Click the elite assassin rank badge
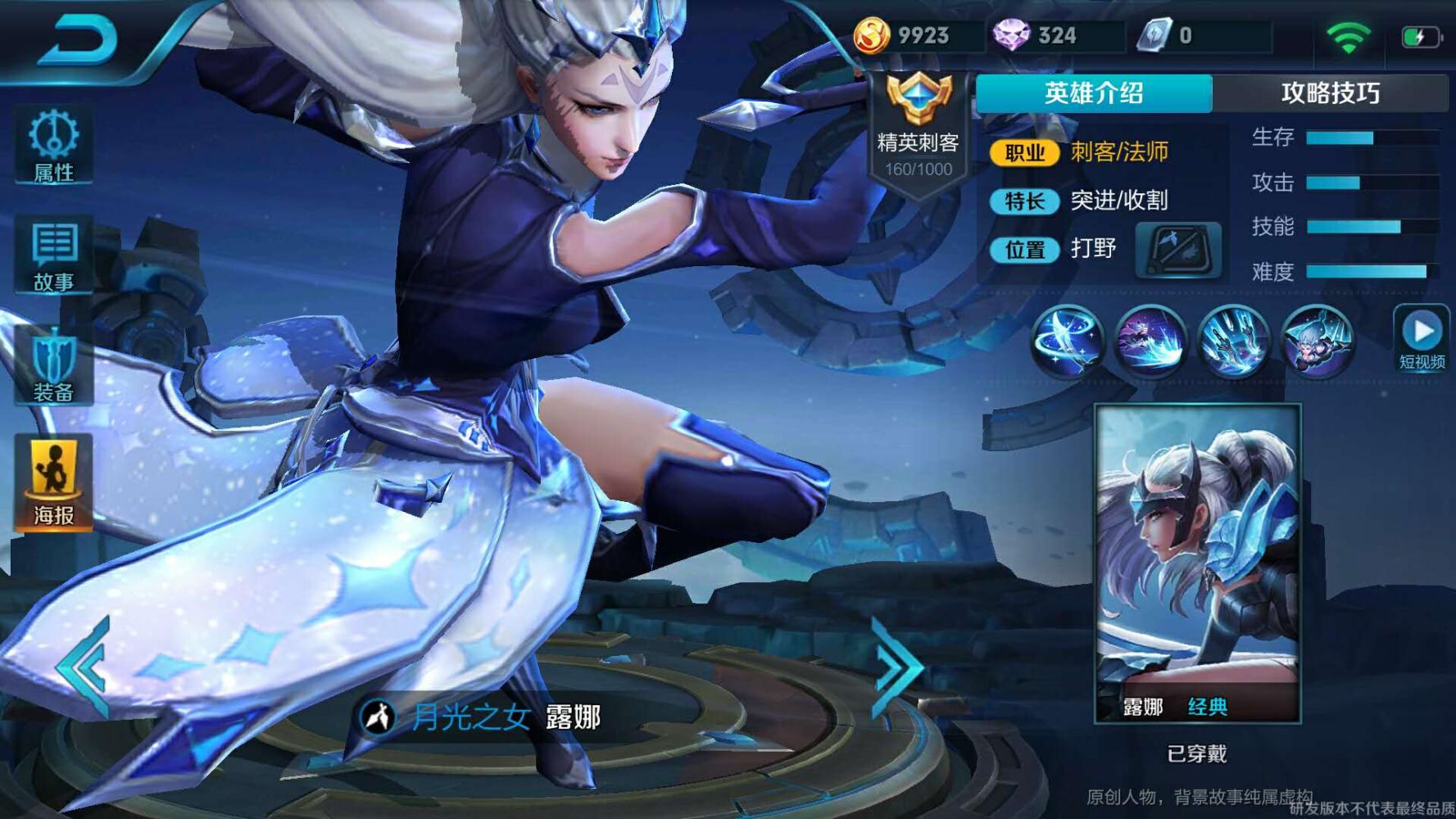The image size is (1456, 819). 918,123
